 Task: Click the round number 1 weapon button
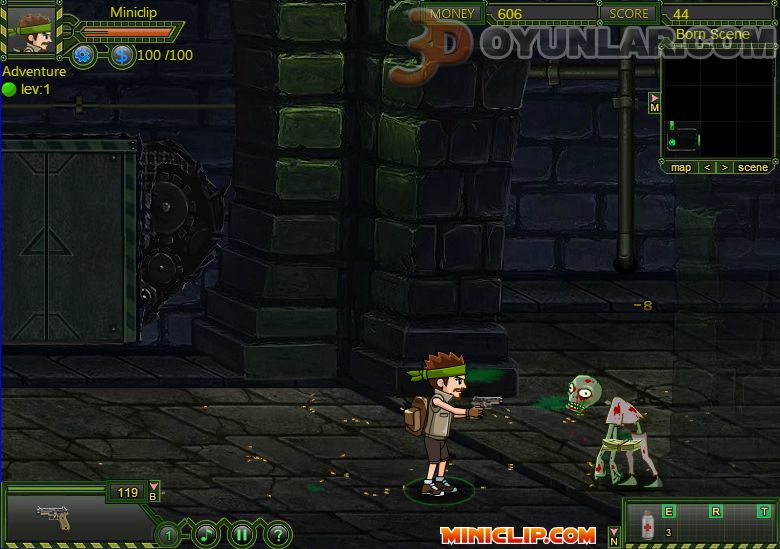[169, 535]
